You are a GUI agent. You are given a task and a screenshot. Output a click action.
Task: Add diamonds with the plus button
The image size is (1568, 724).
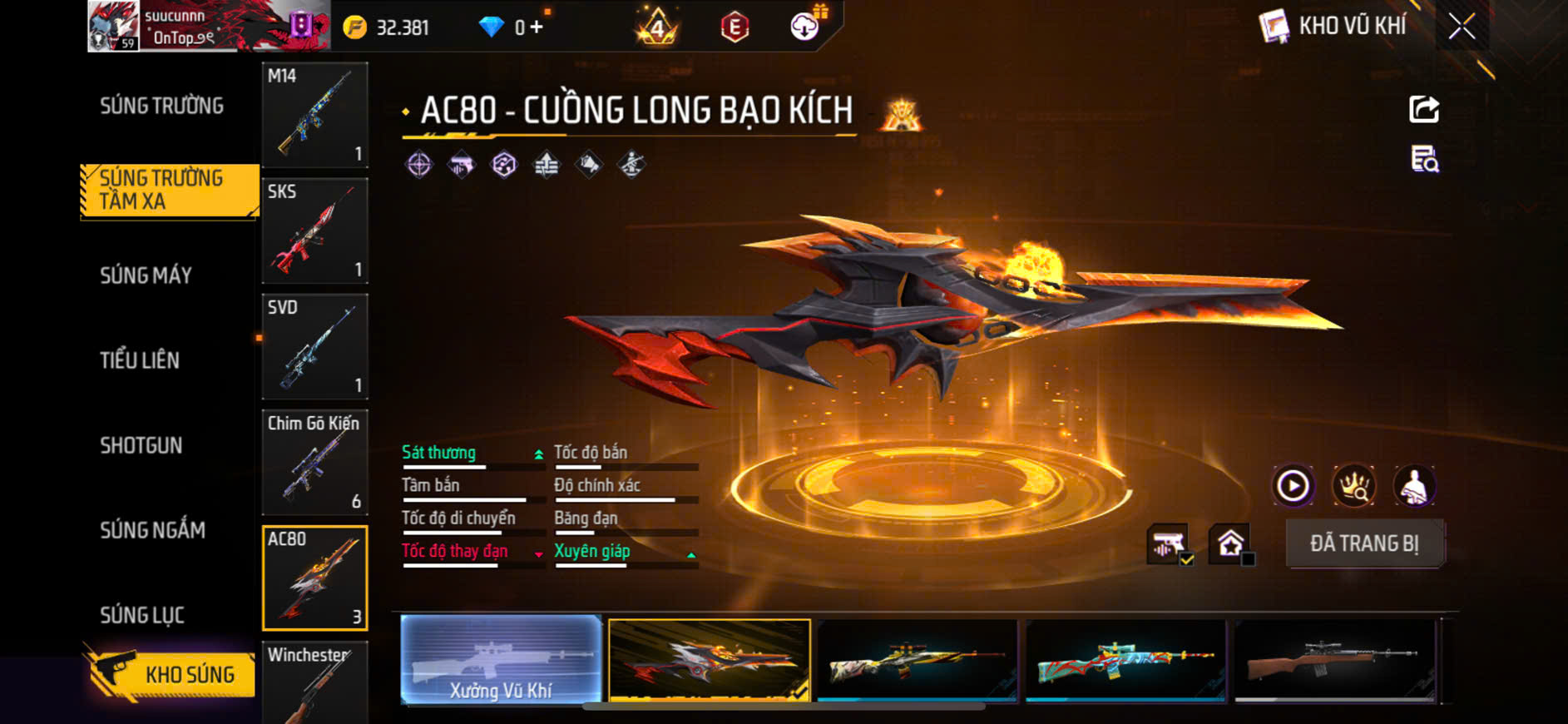[537, 27]
